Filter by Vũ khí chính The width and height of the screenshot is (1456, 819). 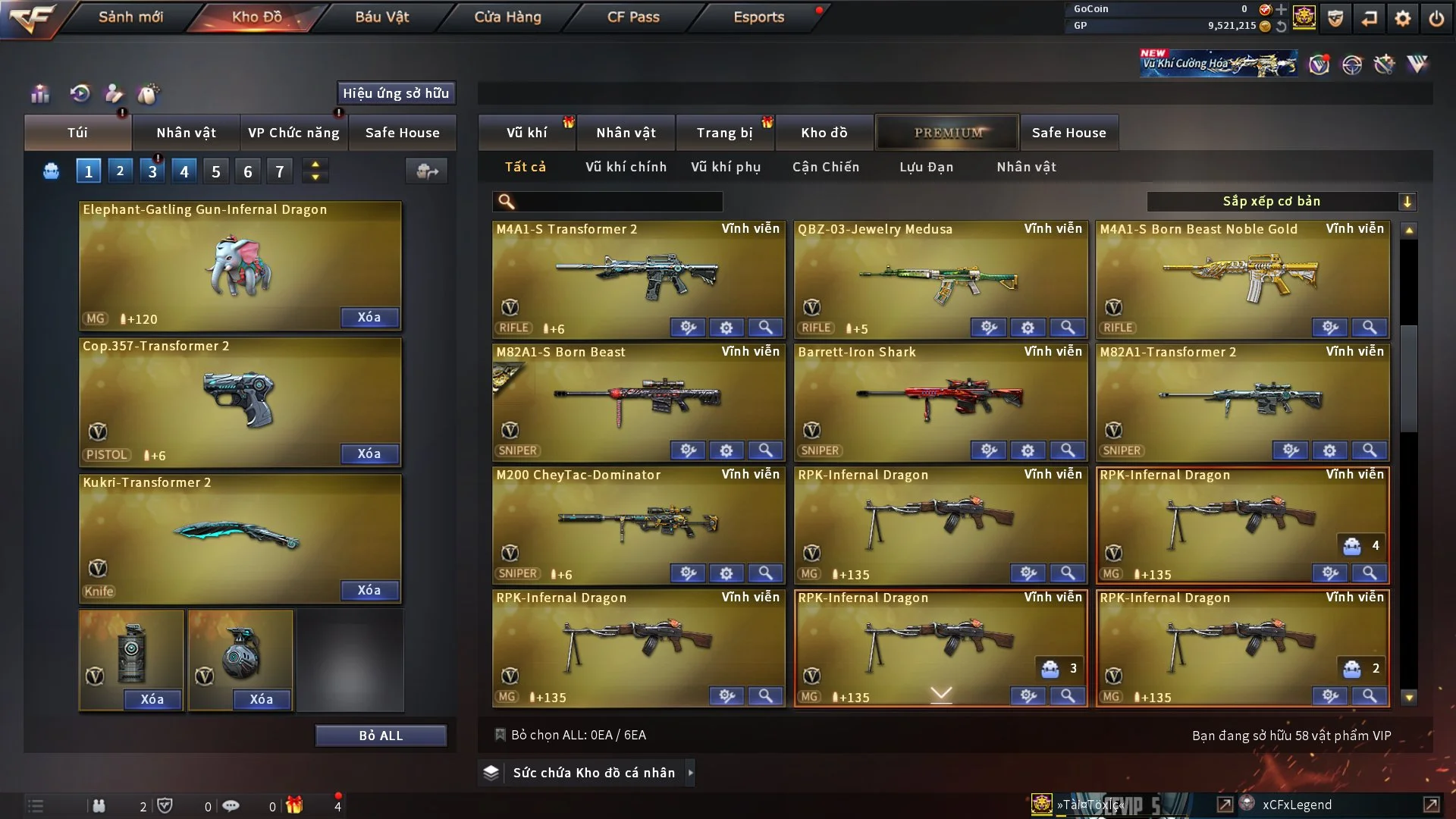(x=626, y=167)
